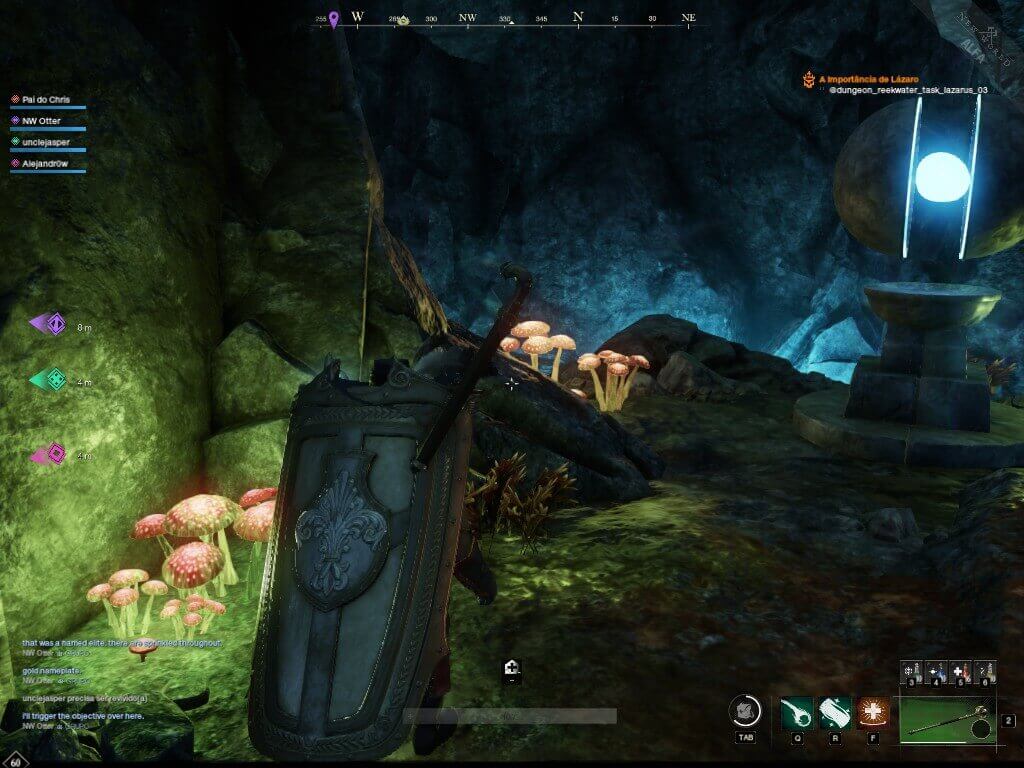Click the purple quest pin on compass

(x=334, y=19)
